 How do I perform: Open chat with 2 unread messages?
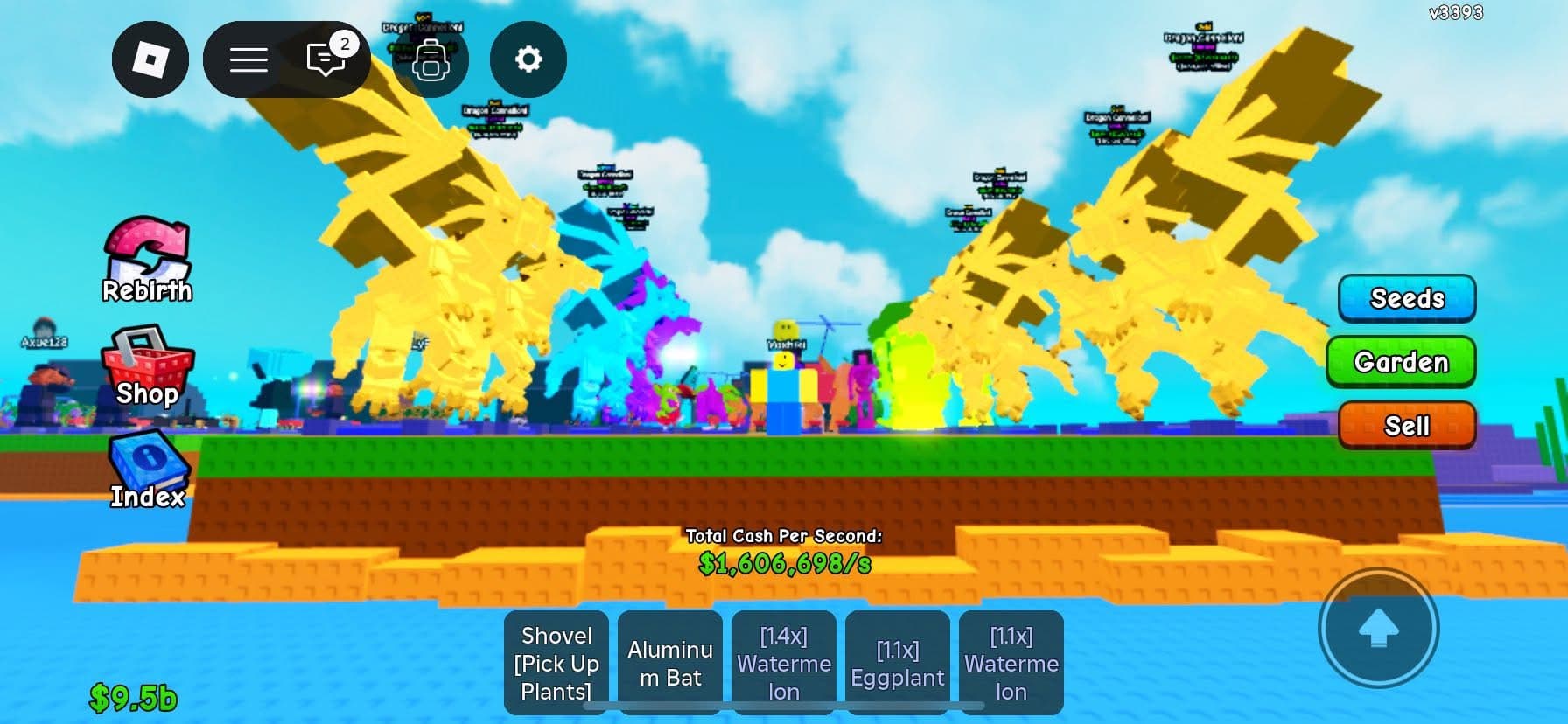pyautogui.click(x=325, y=59)
